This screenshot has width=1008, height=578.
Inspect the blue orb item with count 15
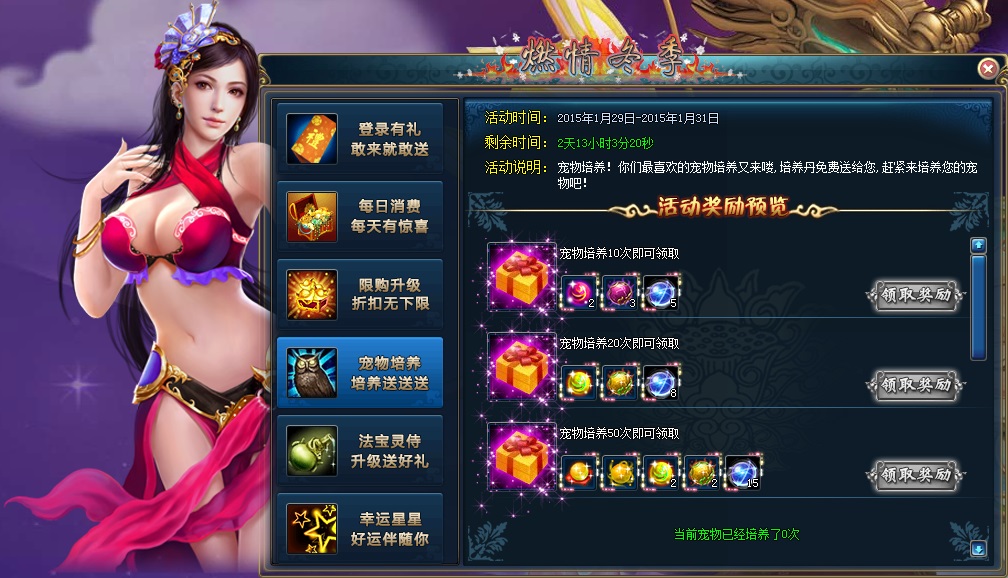click(x=743, y=473)
